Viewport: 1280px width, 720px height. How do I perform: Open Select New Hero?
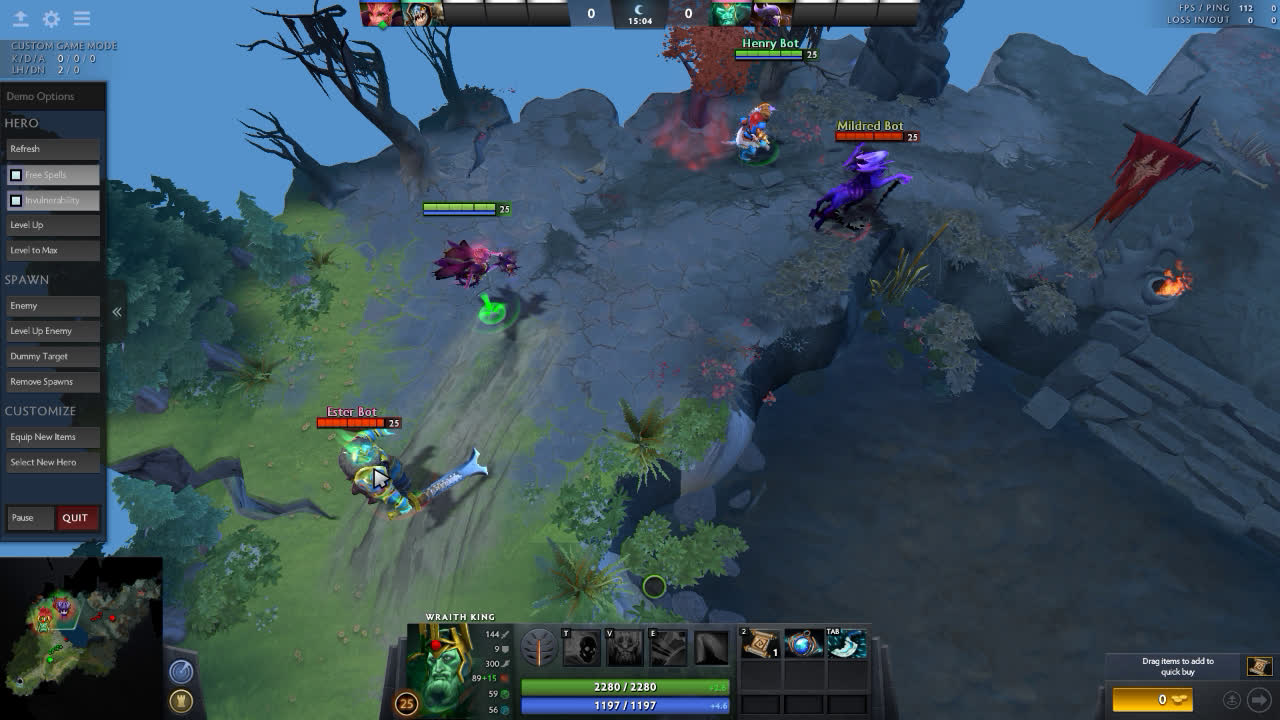53,462
